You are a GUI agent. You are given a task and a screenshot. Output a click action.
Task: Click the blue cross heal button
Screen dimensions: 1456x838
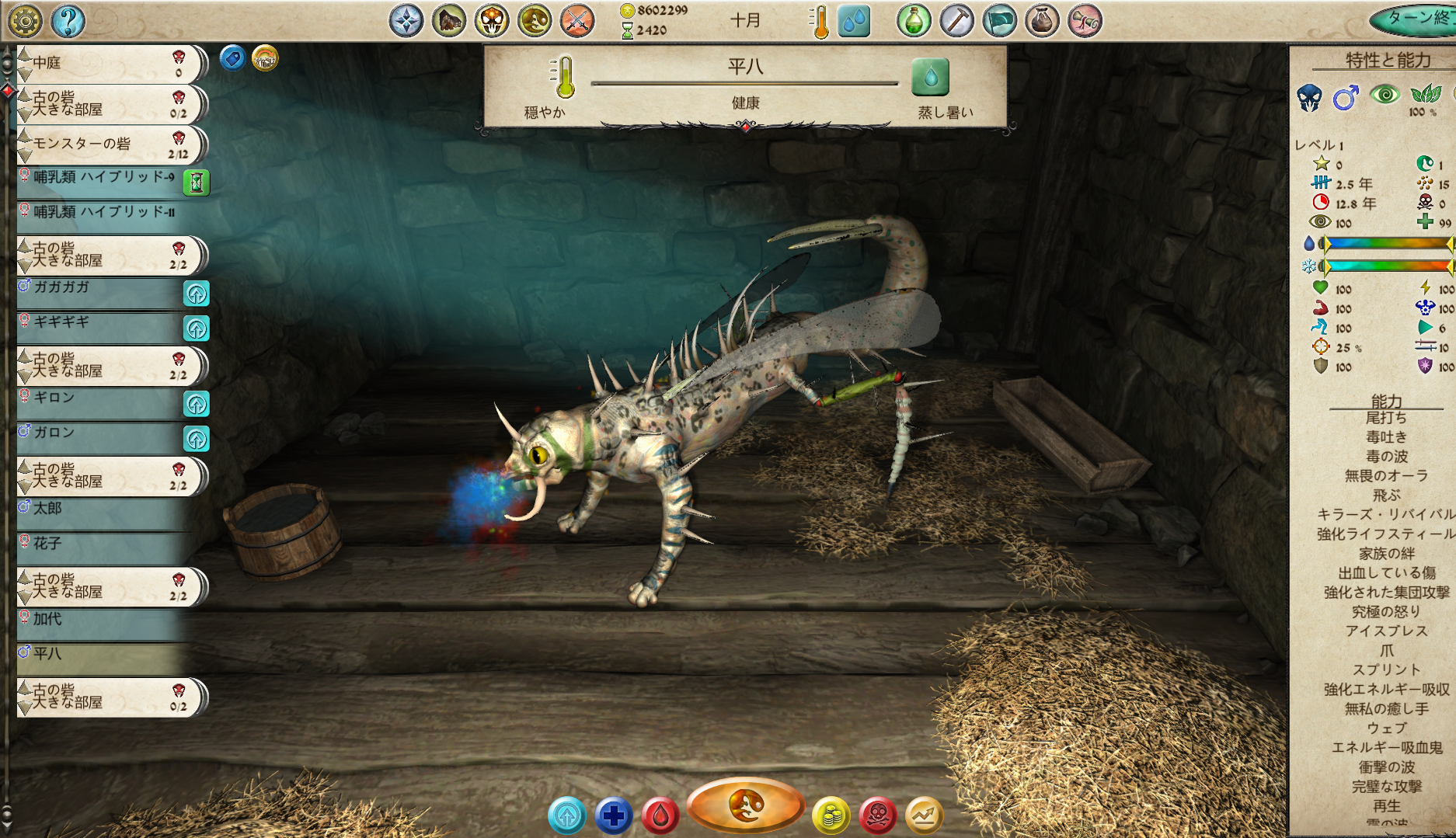click(x=614, y=815)
